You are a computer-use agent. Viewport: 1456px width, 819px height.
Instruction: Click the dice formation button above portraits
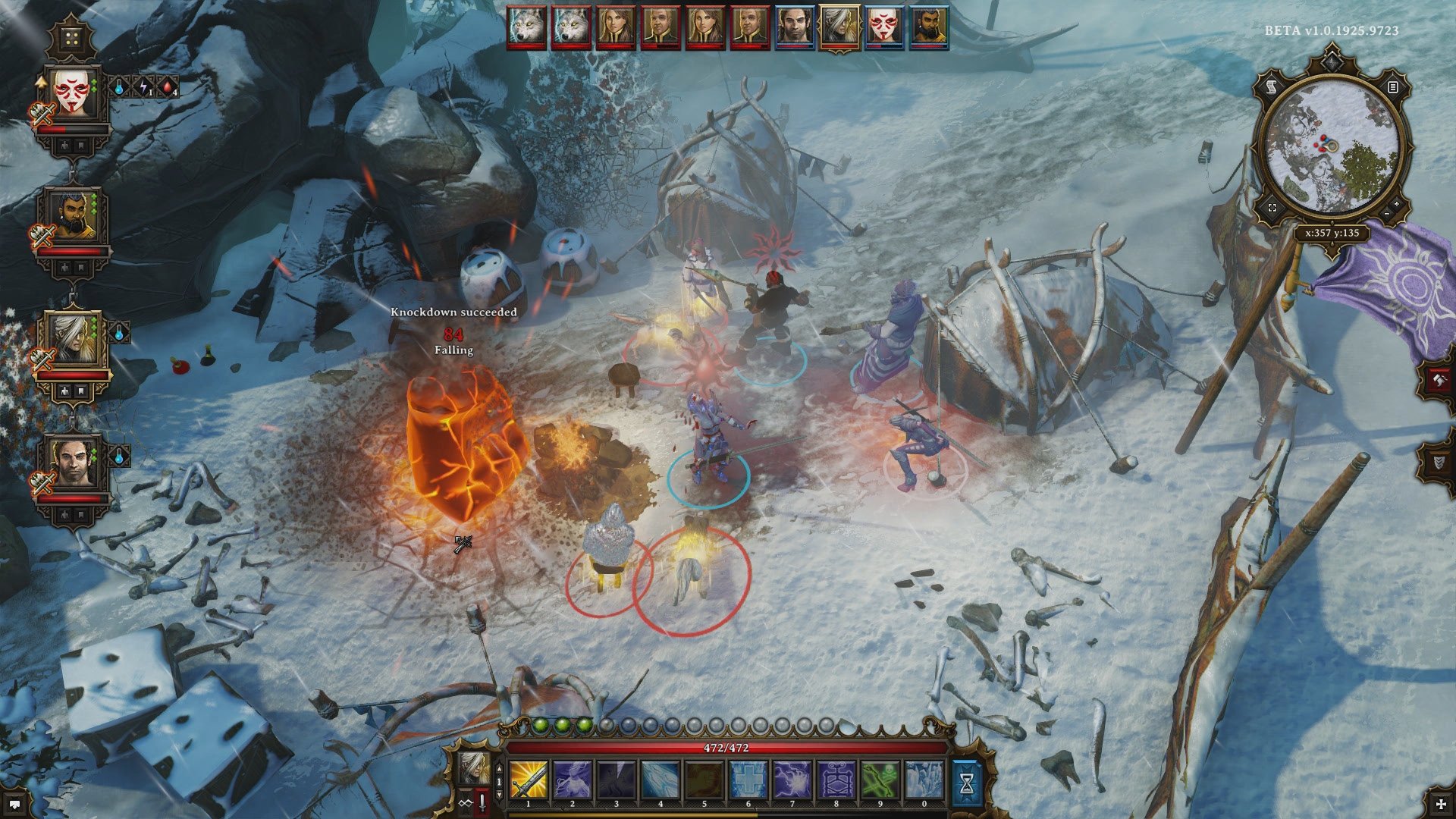[73, 38]
